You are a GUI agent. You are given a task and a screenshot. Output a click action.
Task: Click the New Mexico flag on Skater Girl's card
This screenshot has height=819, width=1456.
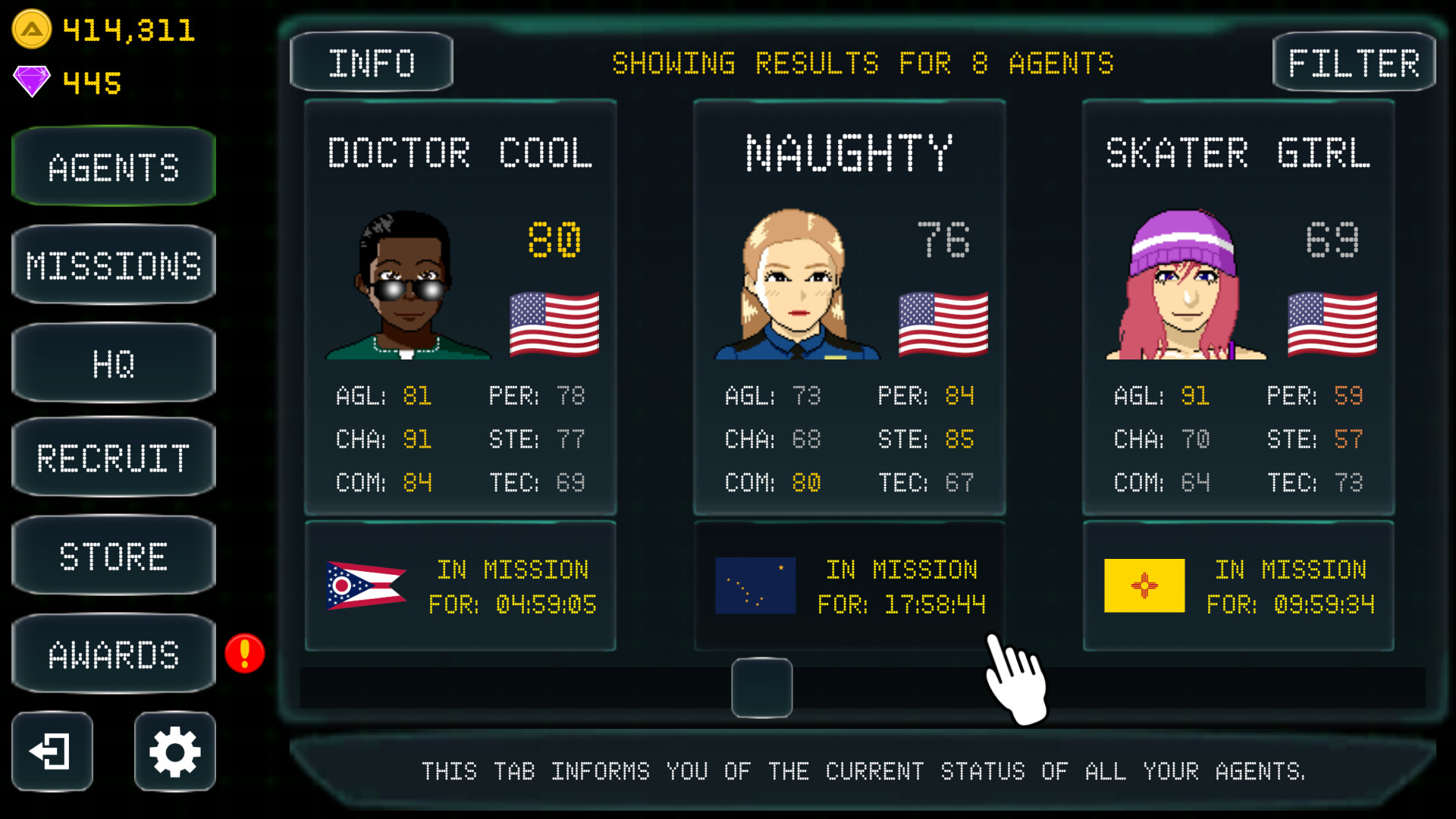pyautogui.click(x=1144, y=585)
